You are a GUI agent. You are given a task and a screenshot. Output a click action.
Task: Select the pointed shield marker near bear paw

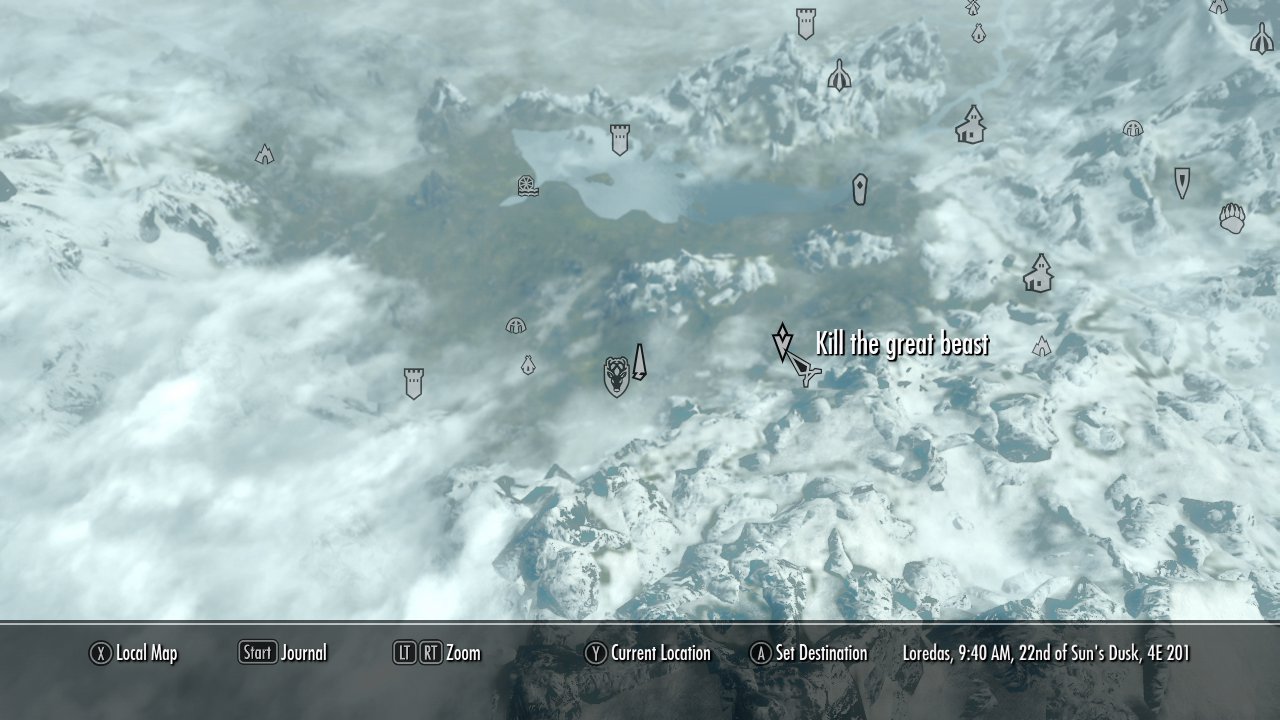[1182, 182]
